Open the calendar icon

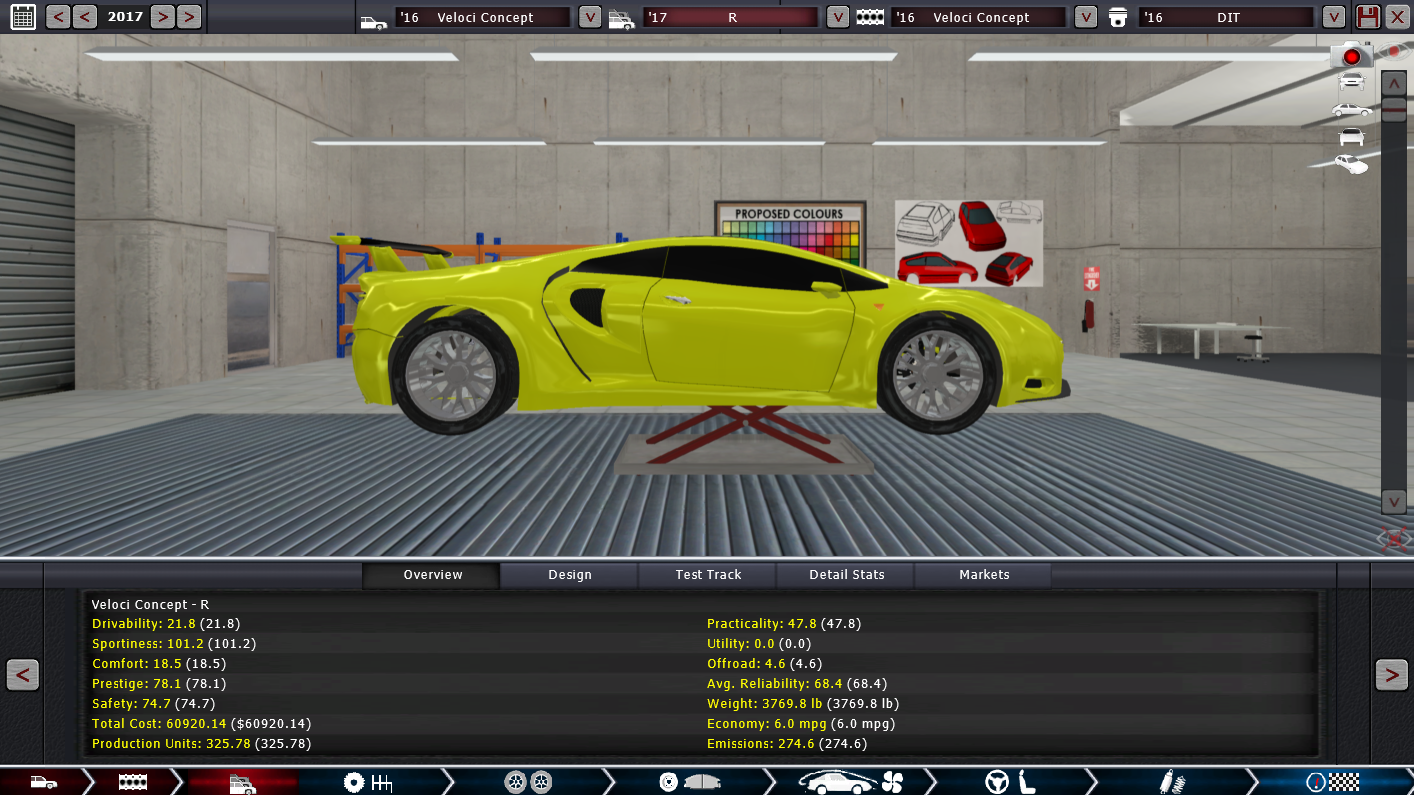(x=22, y=16)
